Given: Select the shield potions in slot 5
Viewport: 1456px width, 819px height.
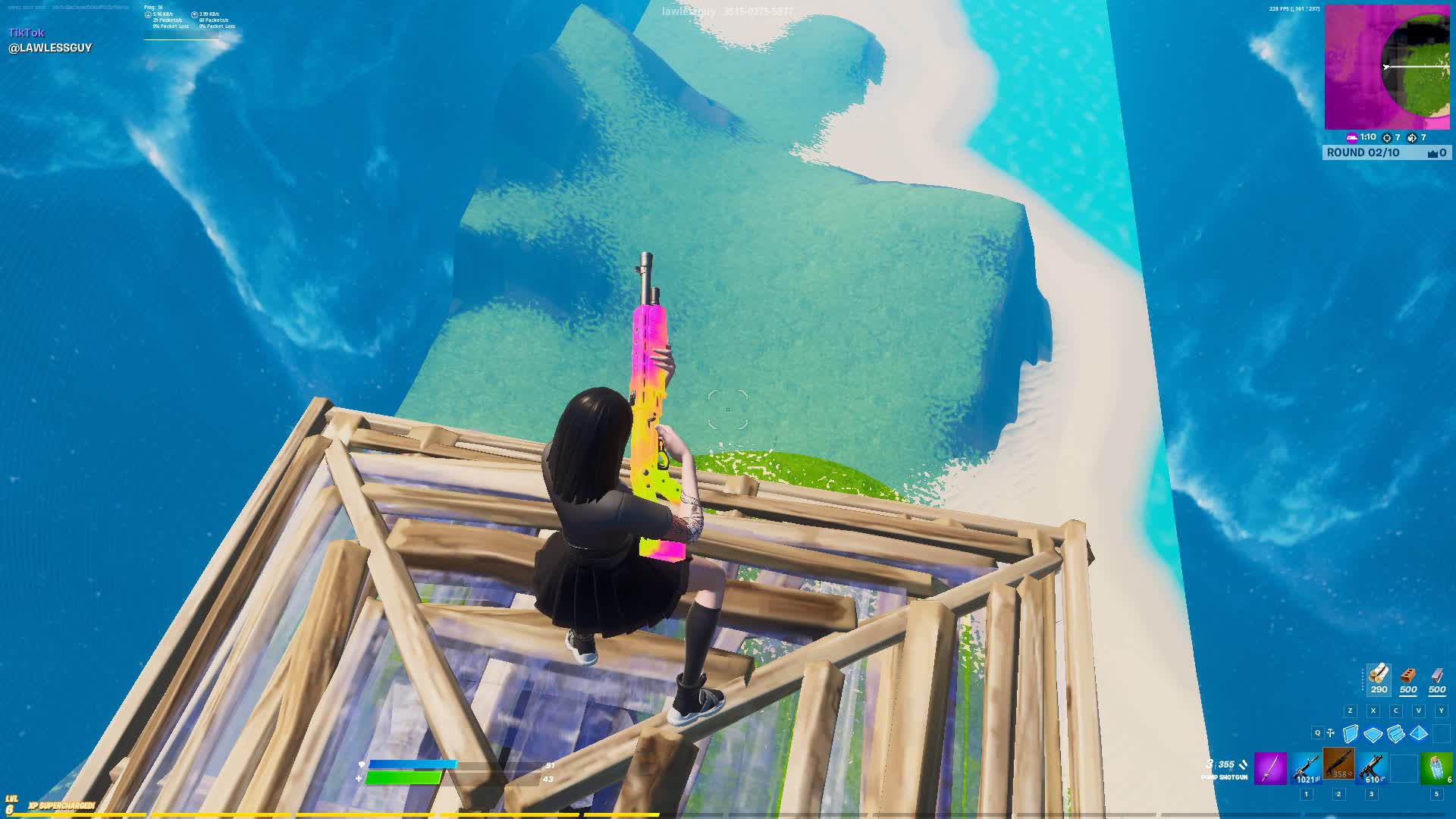Looking at the screenshot, I should (x=1436, y=767).
